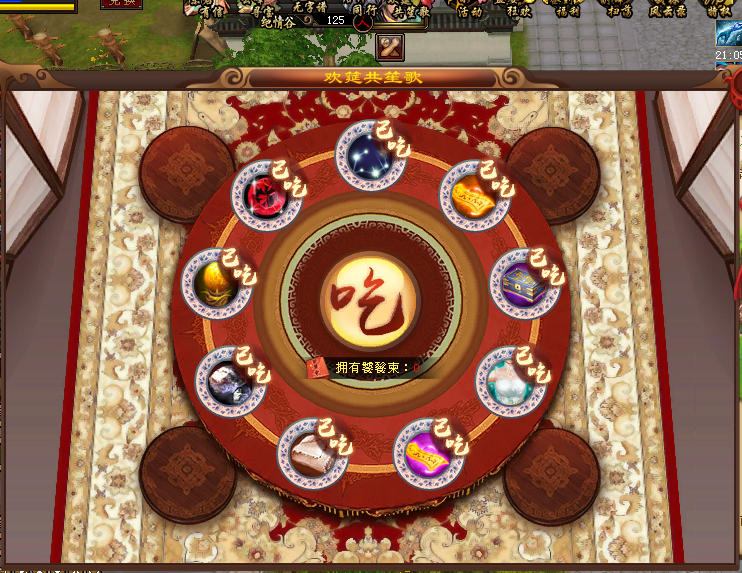The image size is (742, 573).
Task: Choose the red orb plate
Action: [x=267, y=194]
